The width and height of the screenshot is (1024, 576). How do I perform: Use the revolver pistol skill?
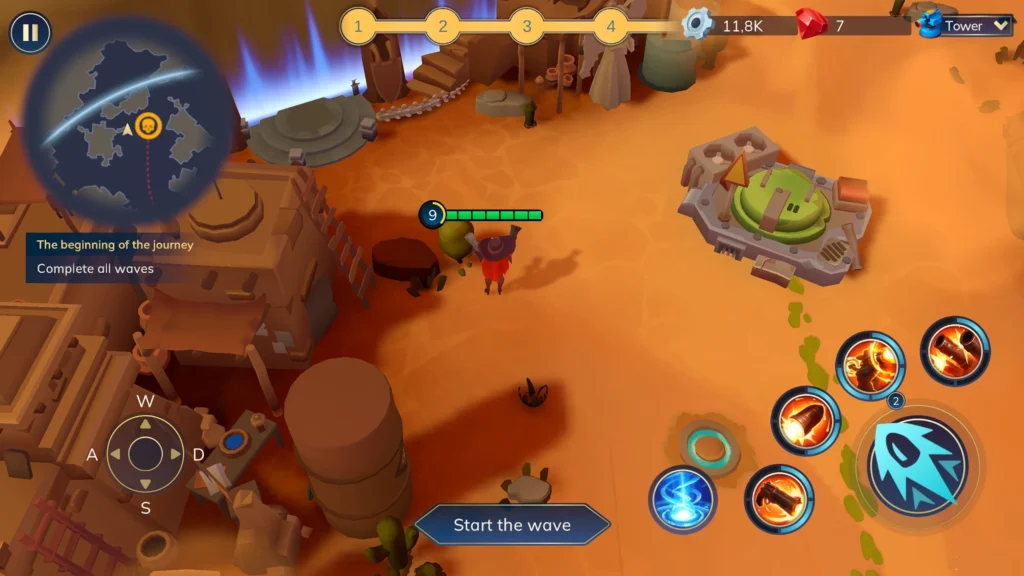tap(779, 498)
